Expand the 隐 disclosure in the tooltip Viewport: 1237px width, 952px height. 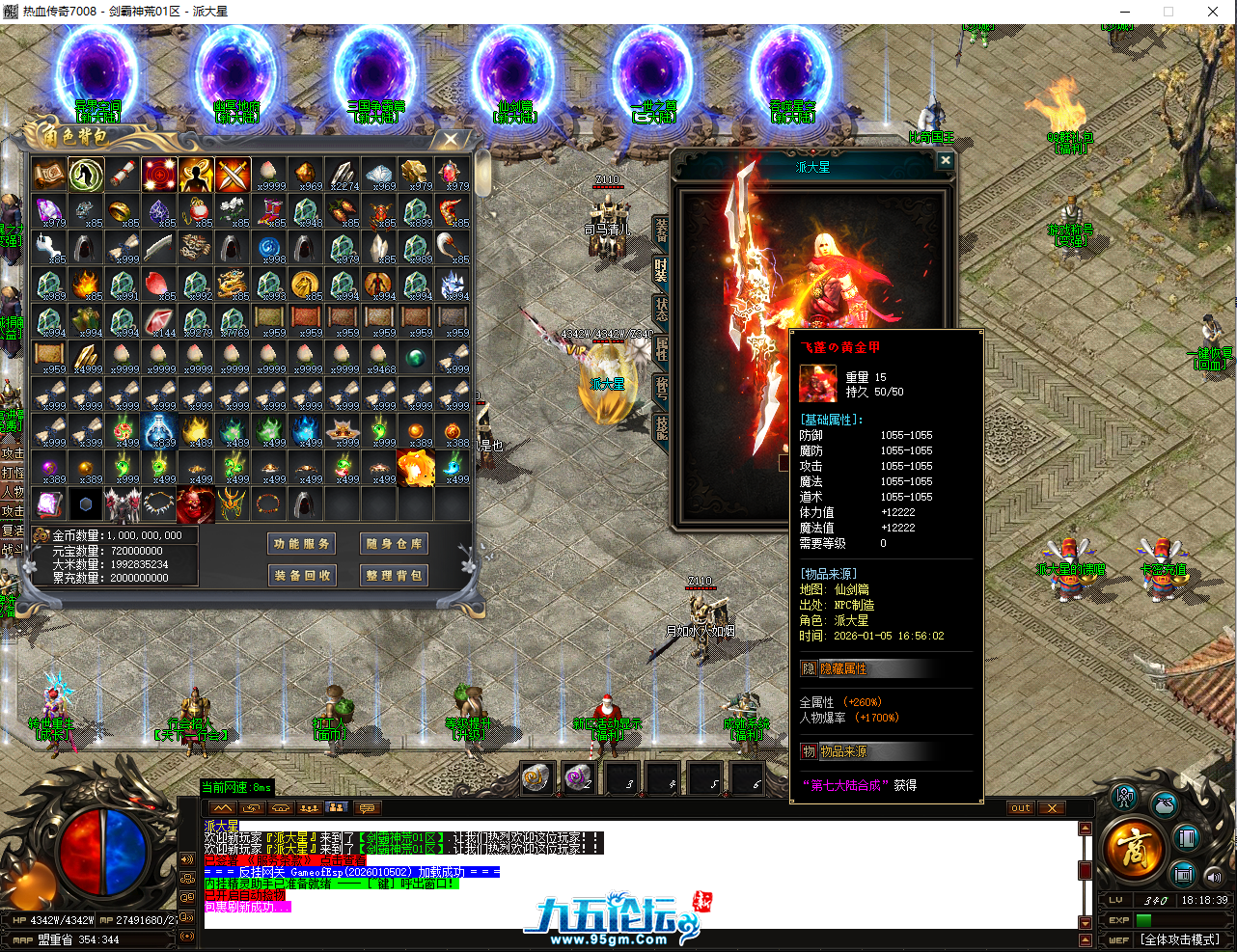coord(809,667)
